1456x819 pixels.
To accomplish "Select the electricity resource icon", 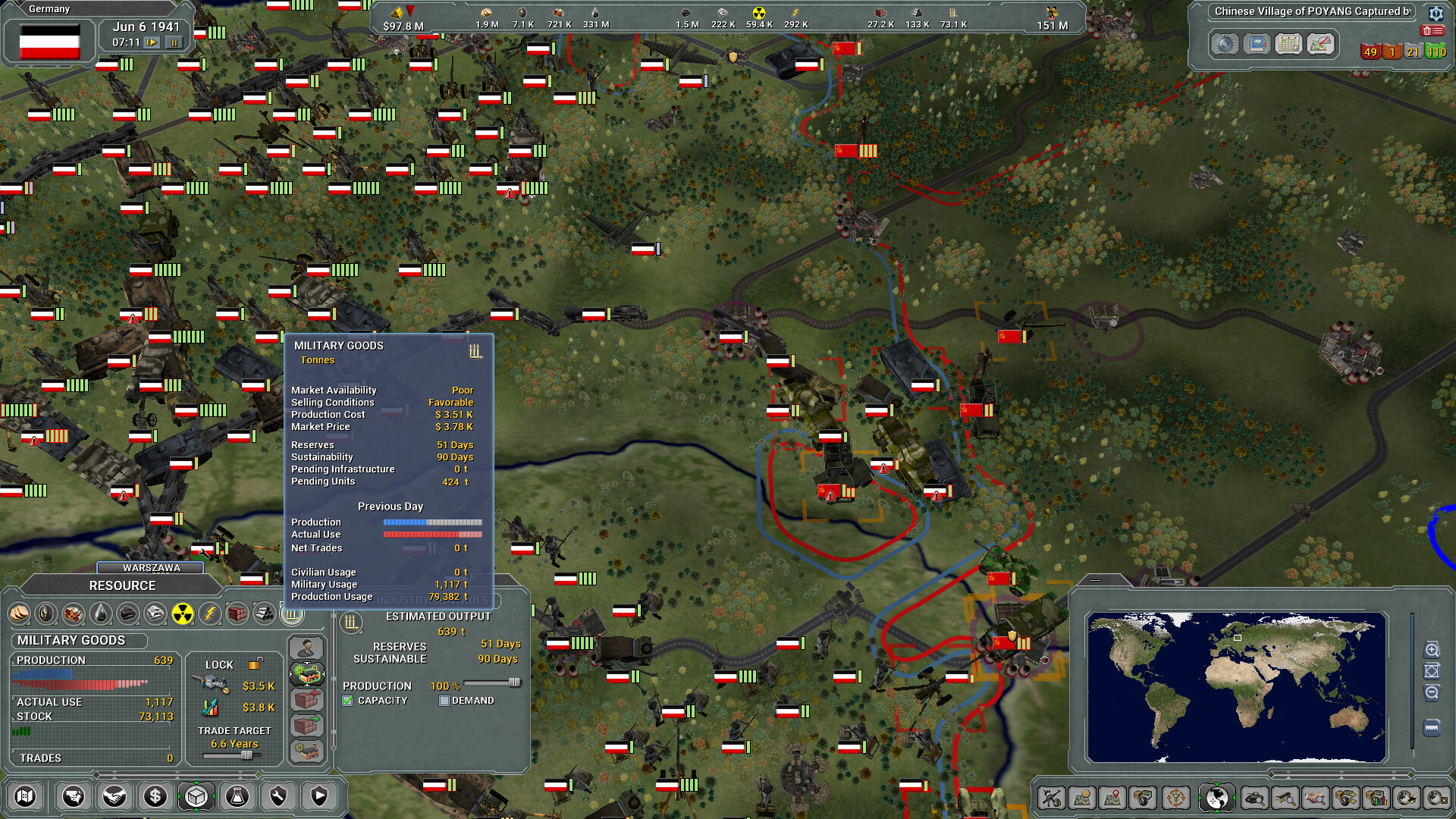I will pos(209,614).
